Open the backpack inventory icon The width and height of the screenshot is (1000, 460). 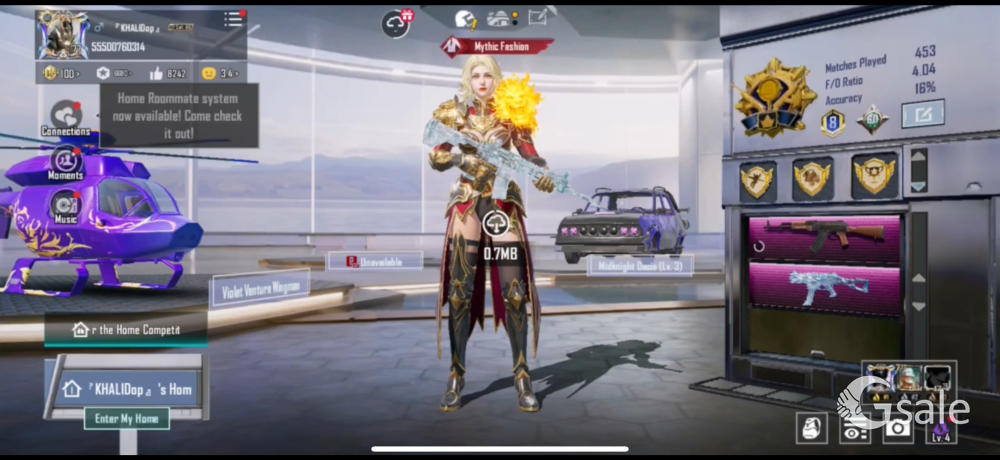(x=811, y=428)
